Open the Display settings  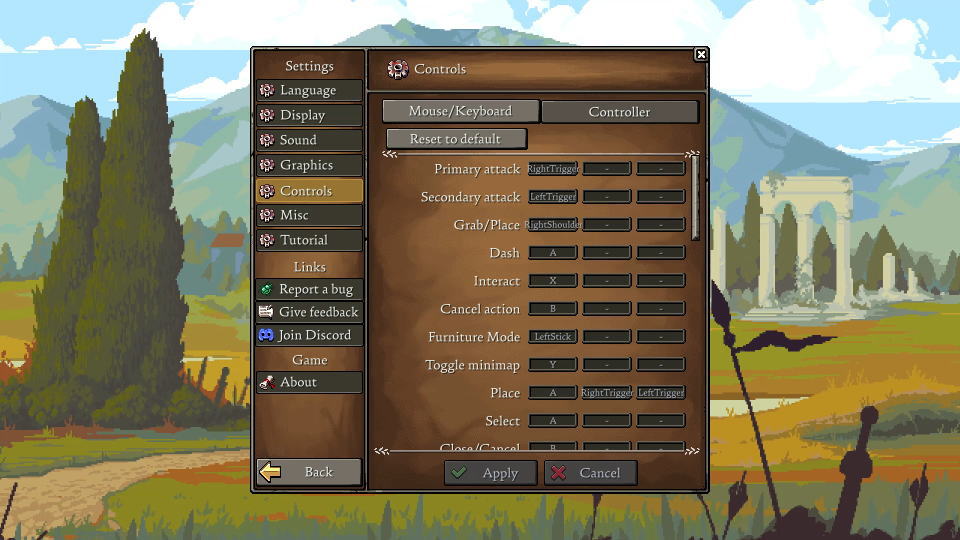click(x=309, y=115)
